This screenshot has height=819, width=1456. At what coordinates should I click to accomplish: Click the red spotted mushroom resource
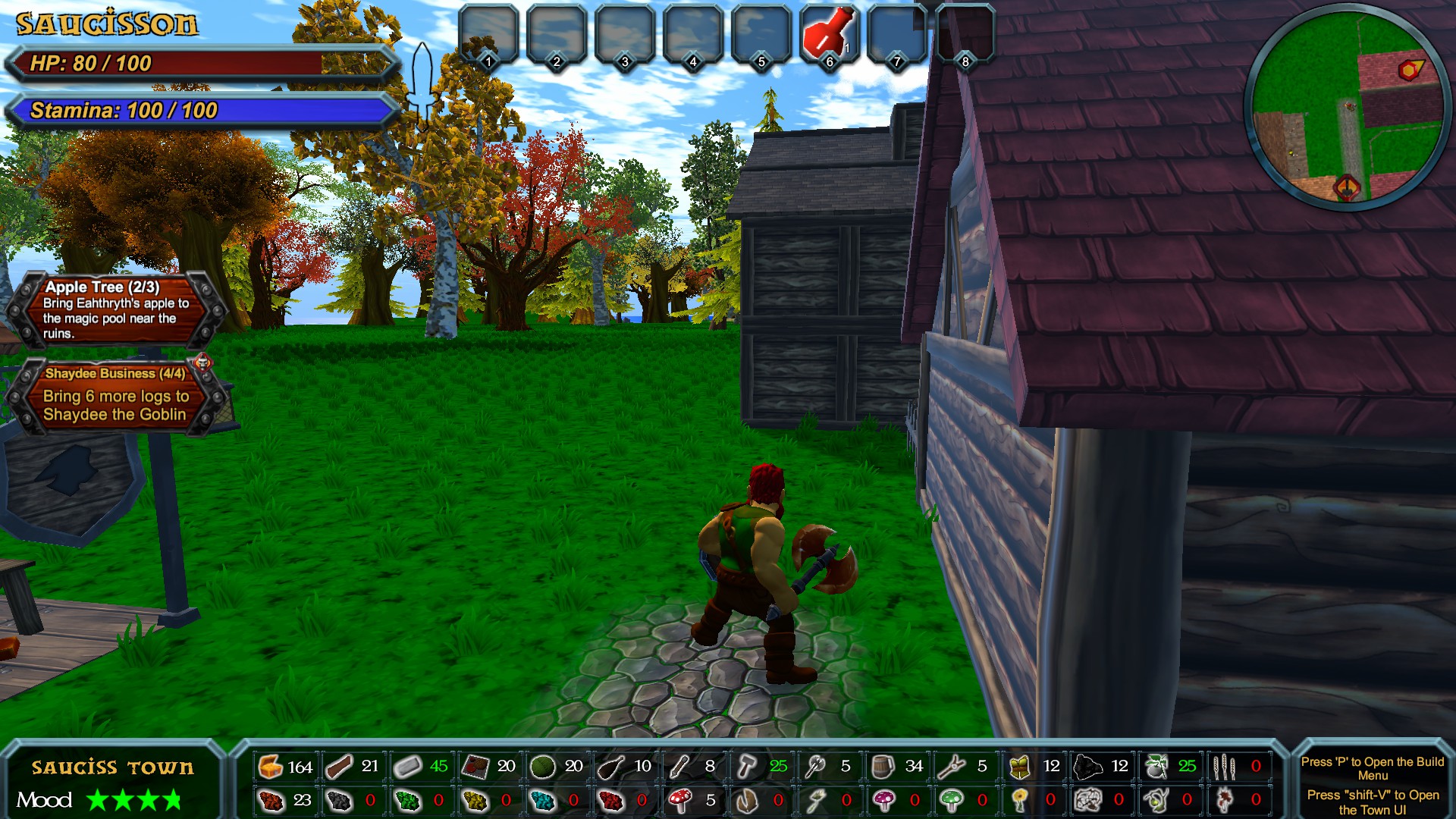pos(679,800)
